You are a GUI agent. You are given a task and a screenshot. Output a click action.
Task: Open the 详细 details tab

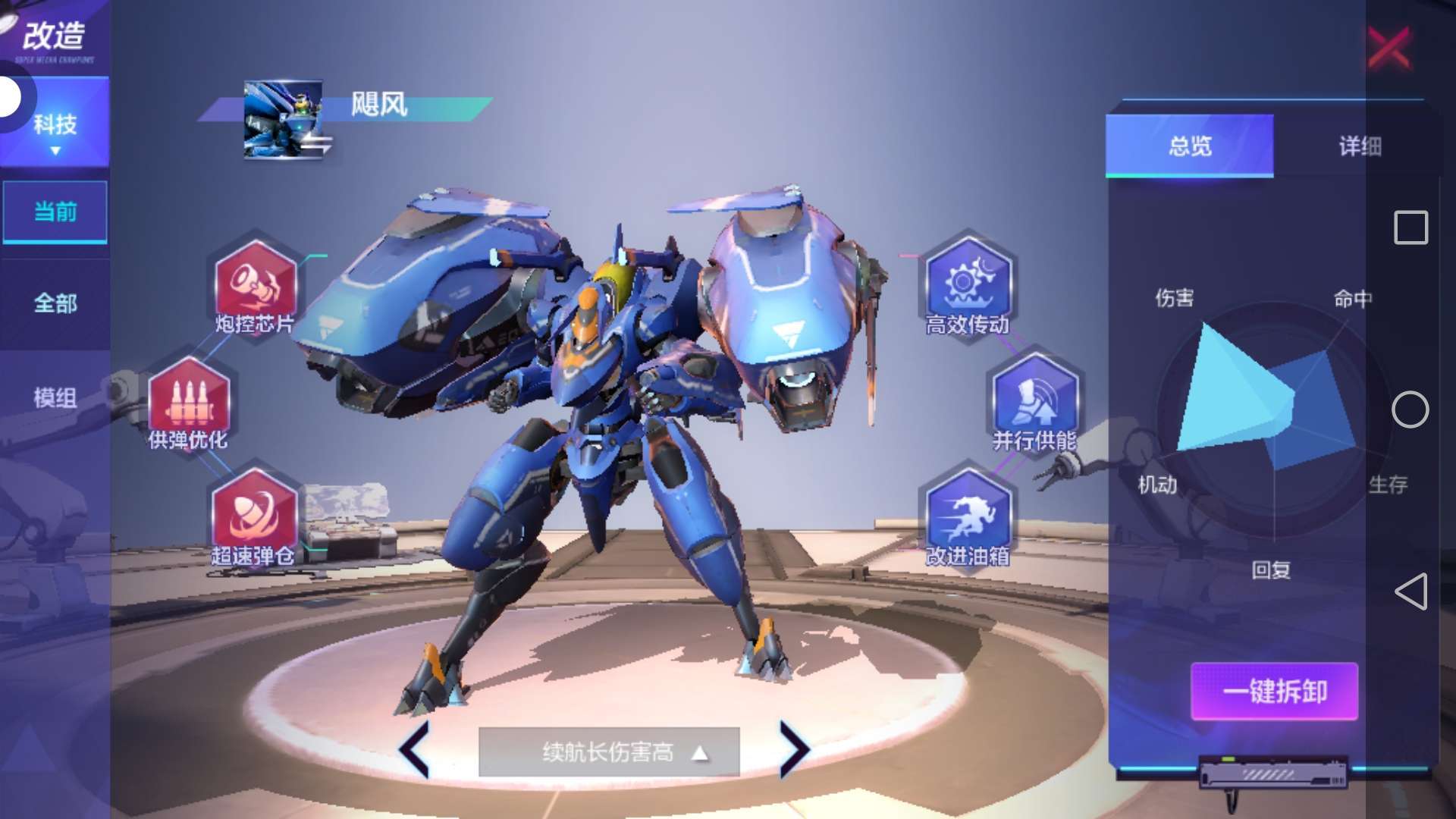1359,146
